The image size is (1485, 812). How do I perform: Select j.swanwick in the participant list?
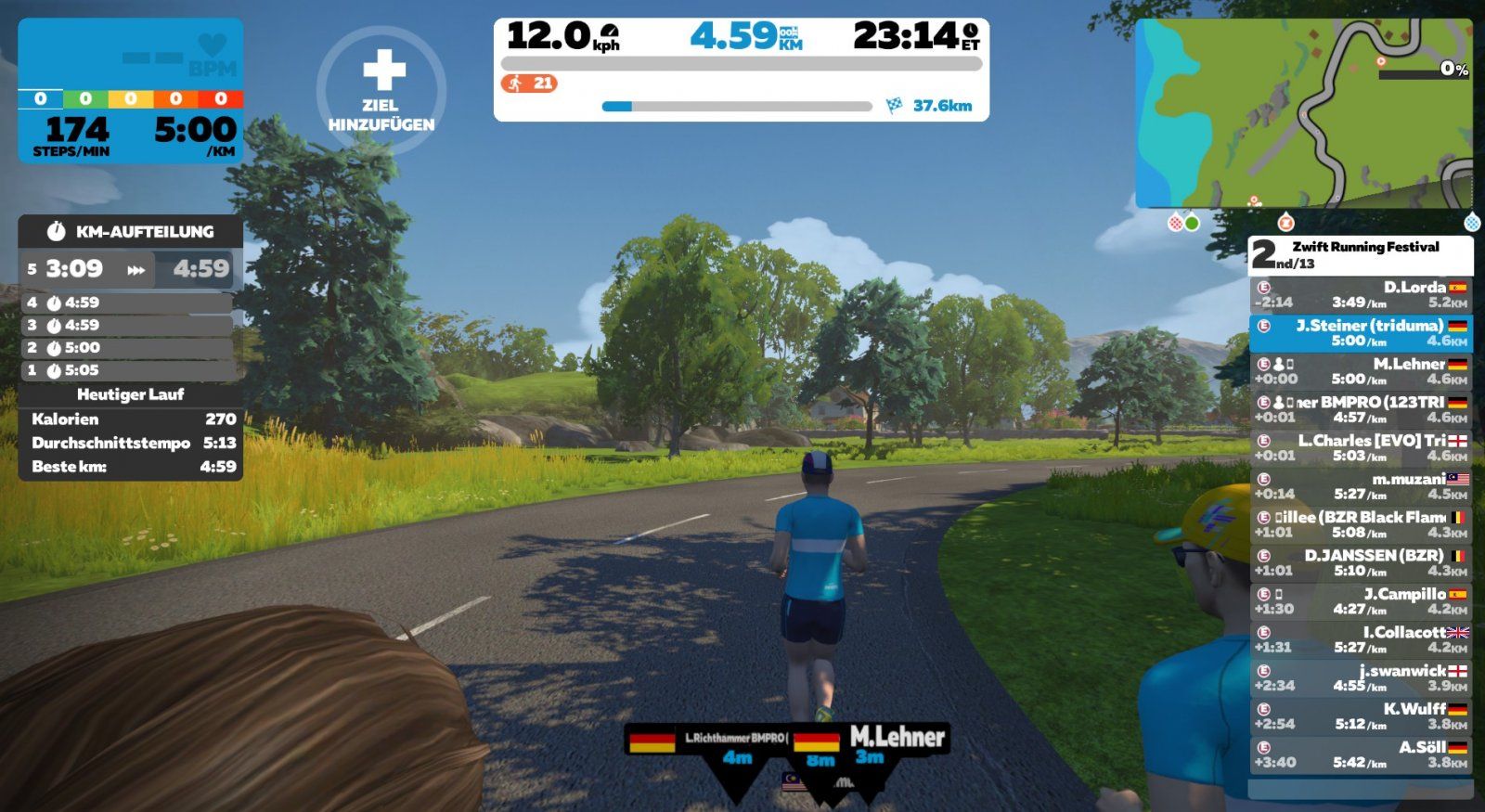point(1360,677)
